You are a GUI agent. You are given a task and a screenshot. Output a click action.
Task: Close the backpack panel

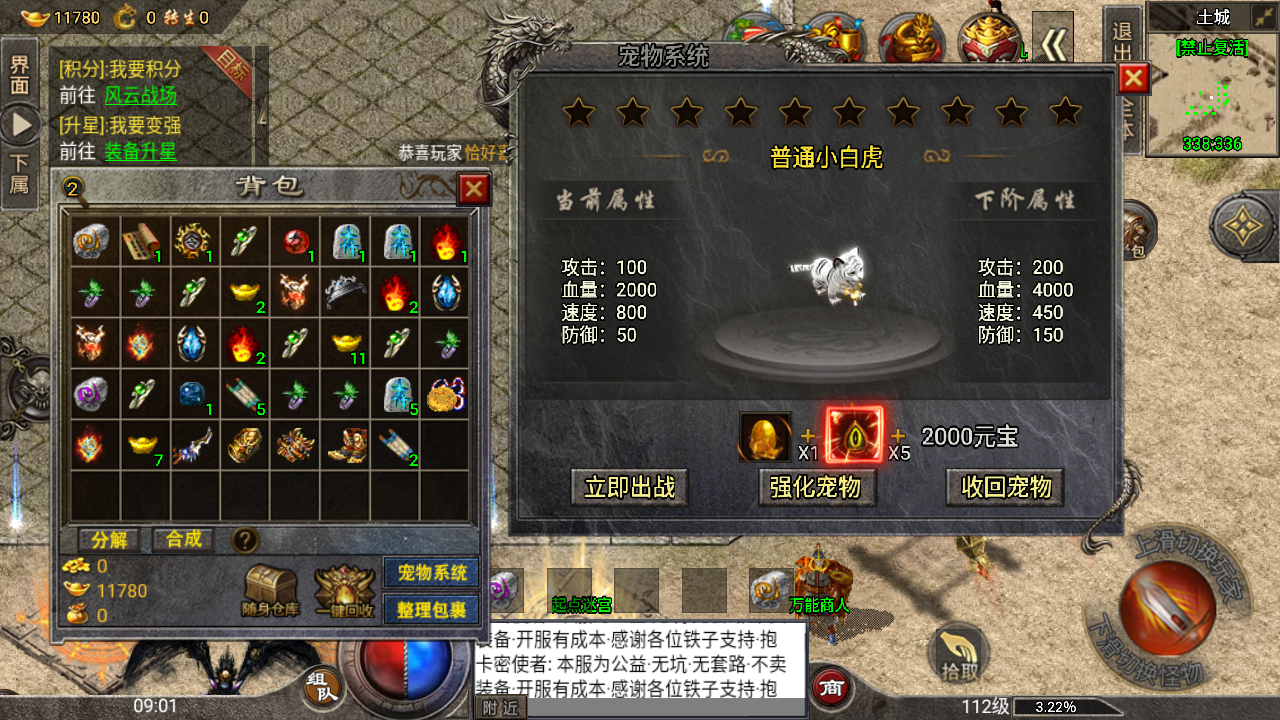[473, 189]
